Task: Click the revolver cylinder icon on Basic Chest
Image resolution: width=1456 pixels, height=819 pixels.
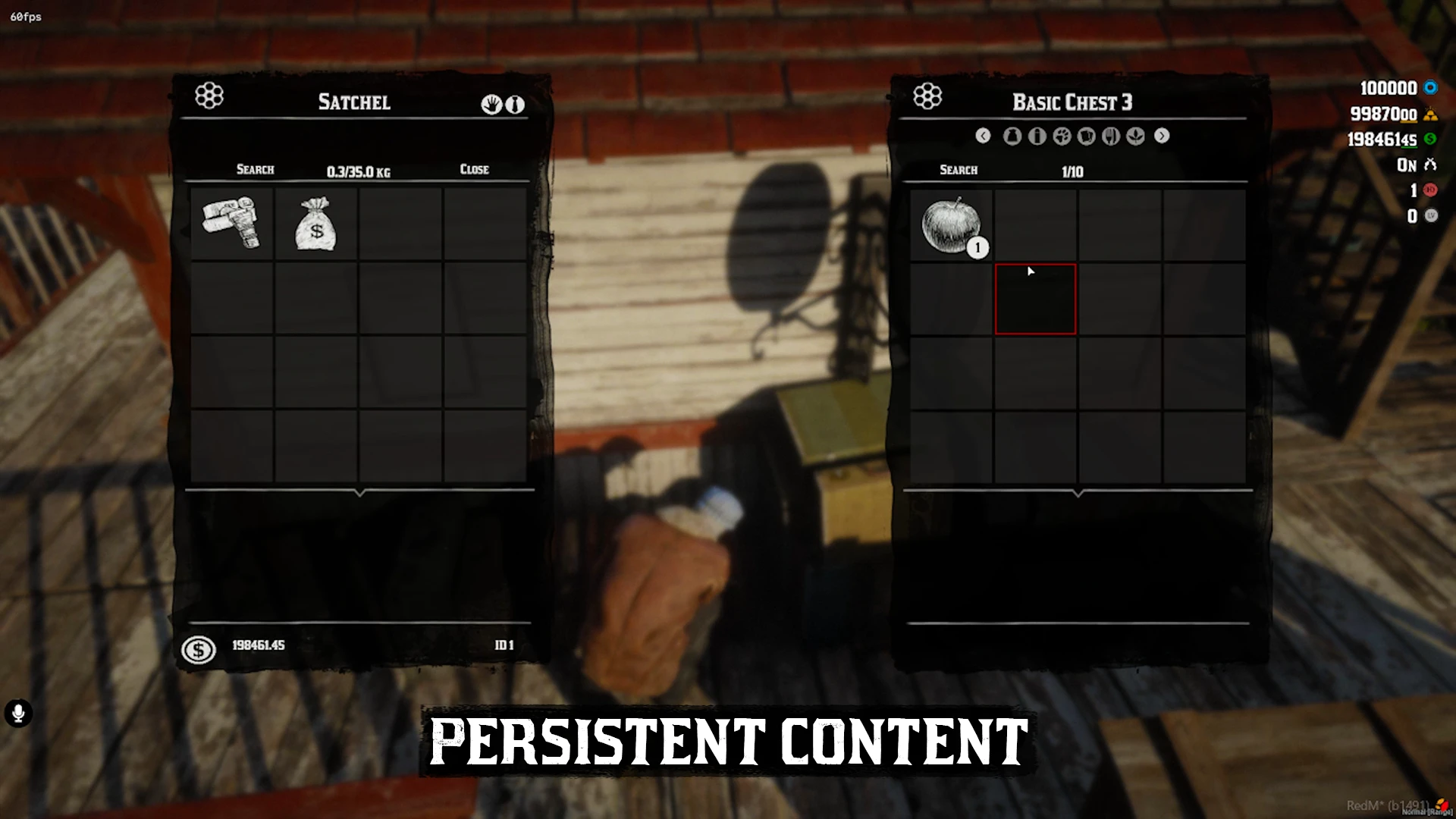Action: [927, 96]
